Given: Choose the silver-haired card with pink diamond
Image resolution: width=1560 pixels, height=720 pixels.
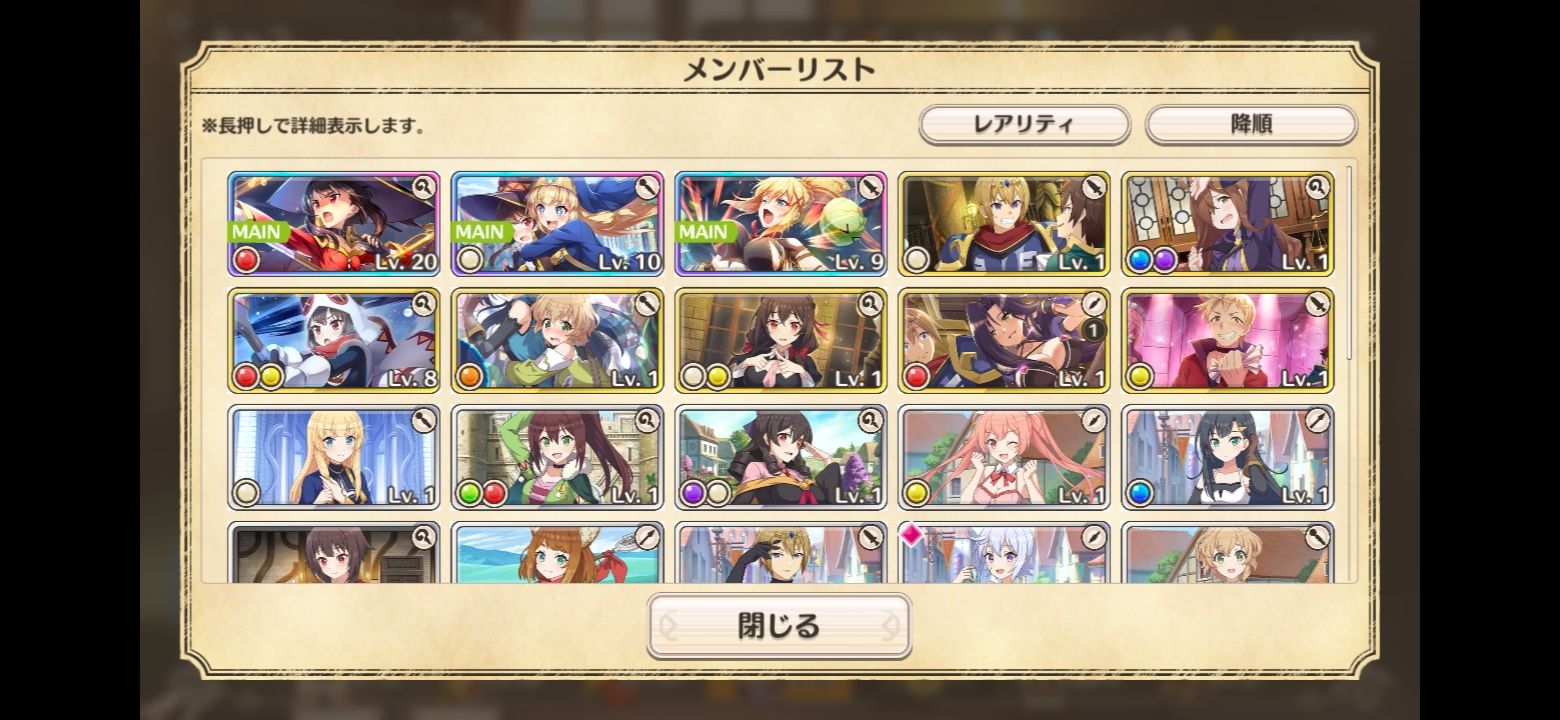Looking at the screenshot, I should tap(1004, 553).
